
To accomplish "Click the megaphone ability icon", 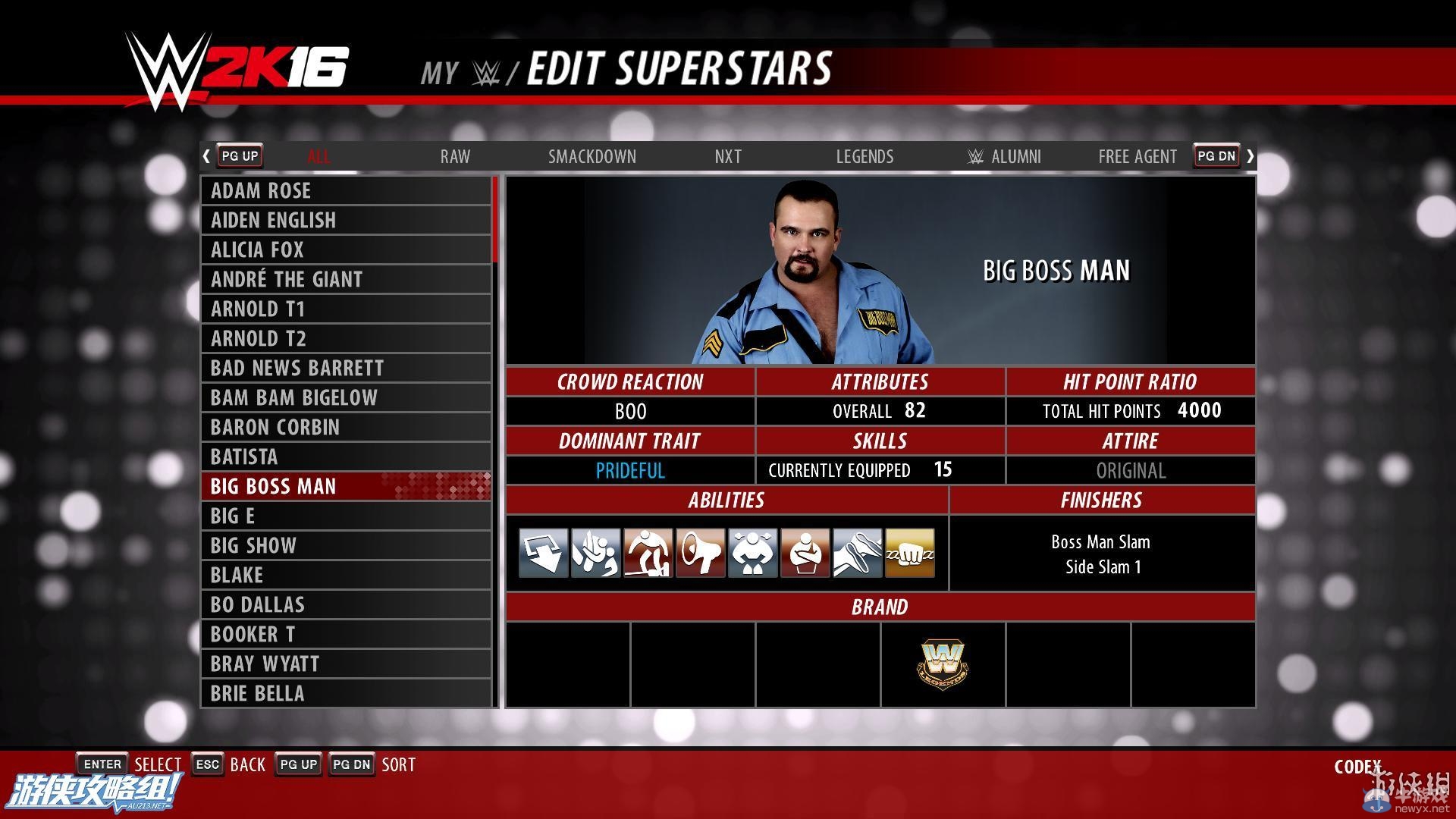I will pos(699,553).
